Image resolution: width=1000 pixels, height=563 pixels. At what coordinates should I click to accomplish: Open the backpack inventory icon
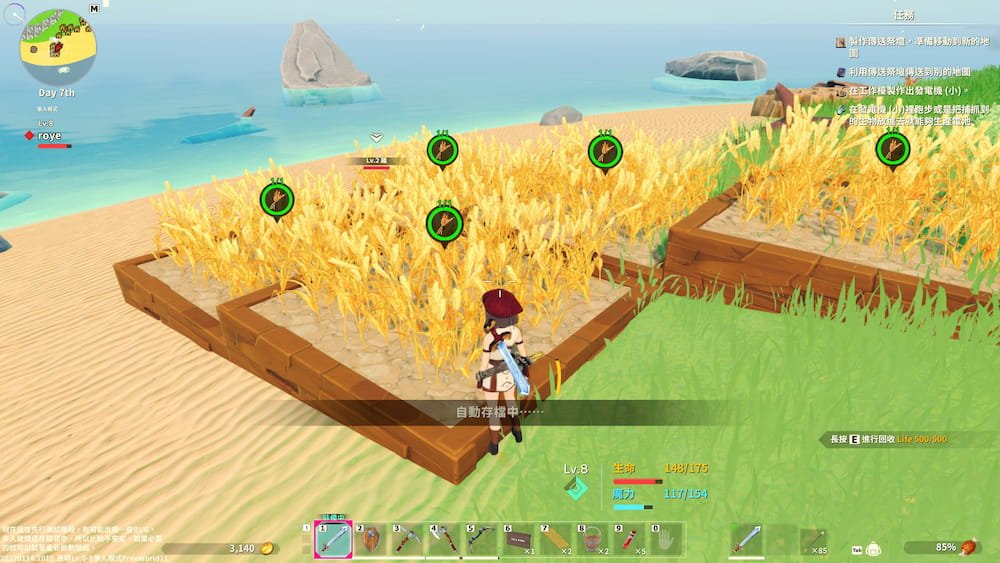873,548
